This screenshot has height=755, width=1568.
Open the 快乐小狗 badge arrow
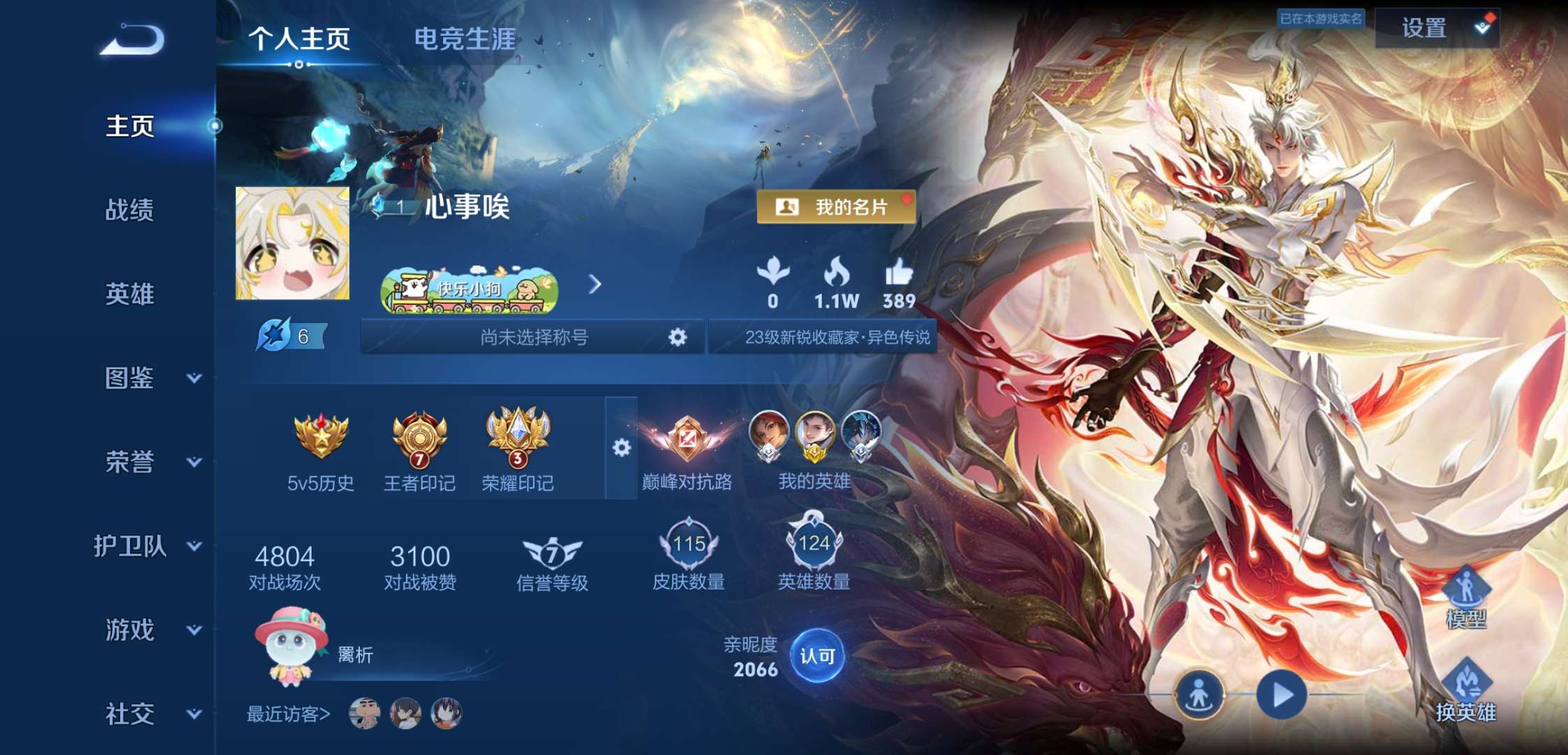pos(595,285)
